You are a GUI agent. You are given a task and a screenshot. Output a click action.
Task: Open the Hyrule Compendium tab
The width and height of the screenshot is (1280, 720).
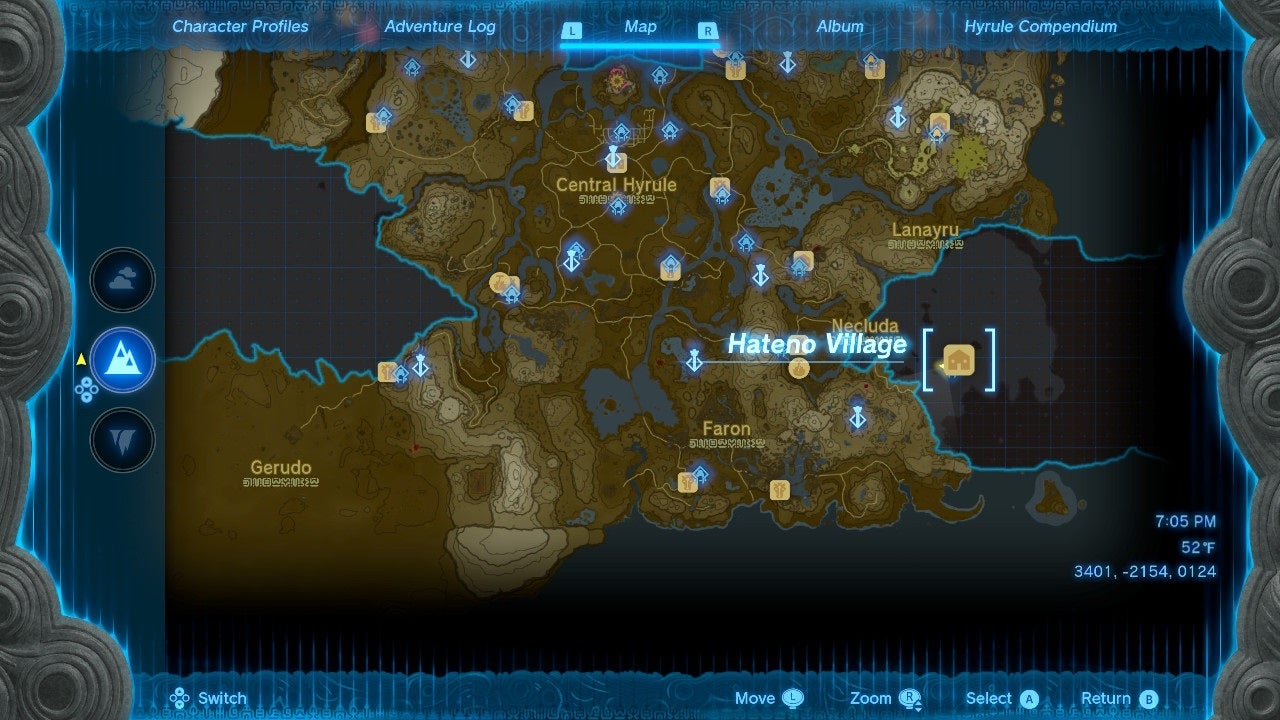pyautogui.click(x=1040, y=26)
